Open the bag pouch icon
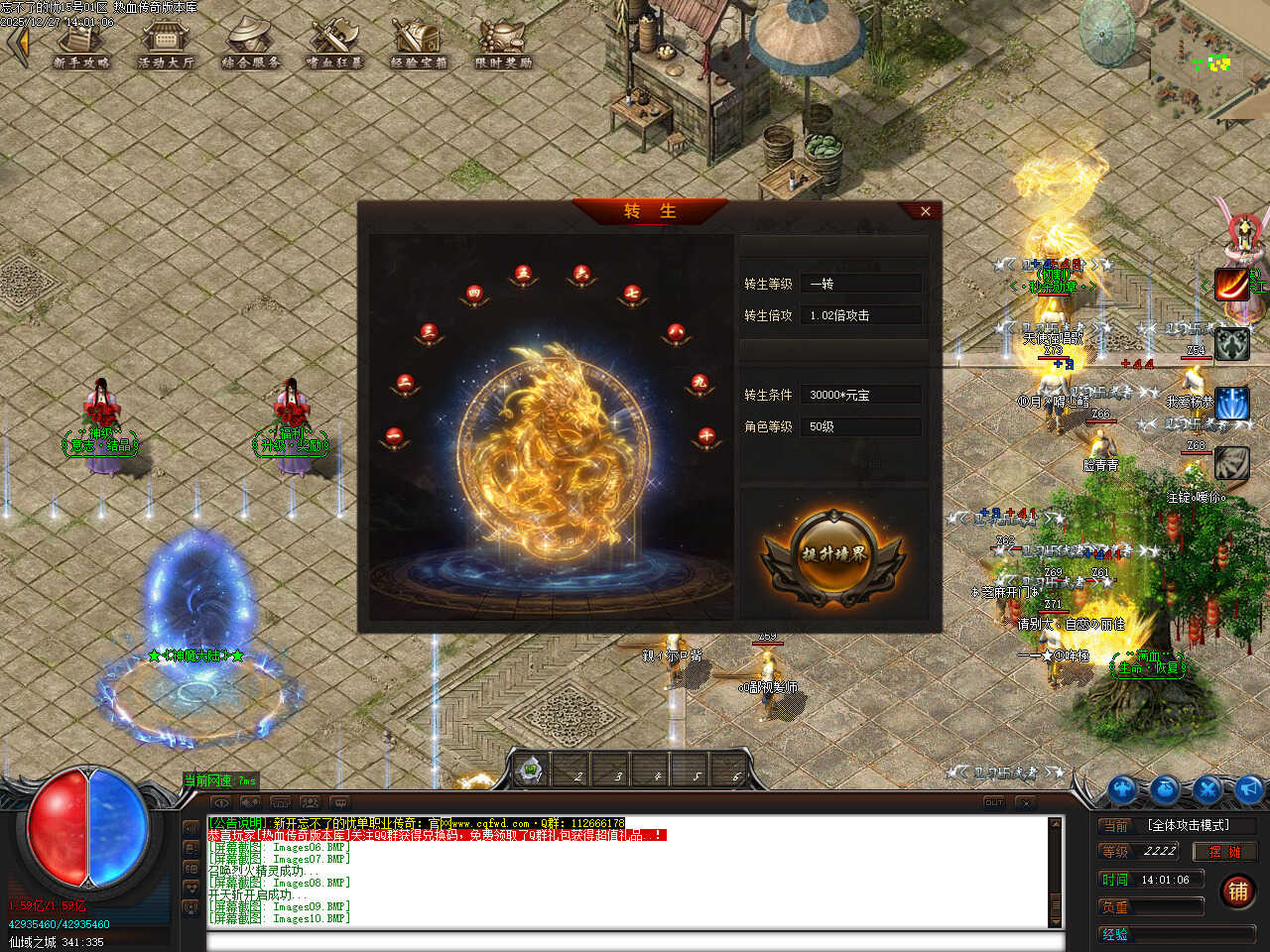Viewport: 1270px width, 952px height. click(1165, 789)
